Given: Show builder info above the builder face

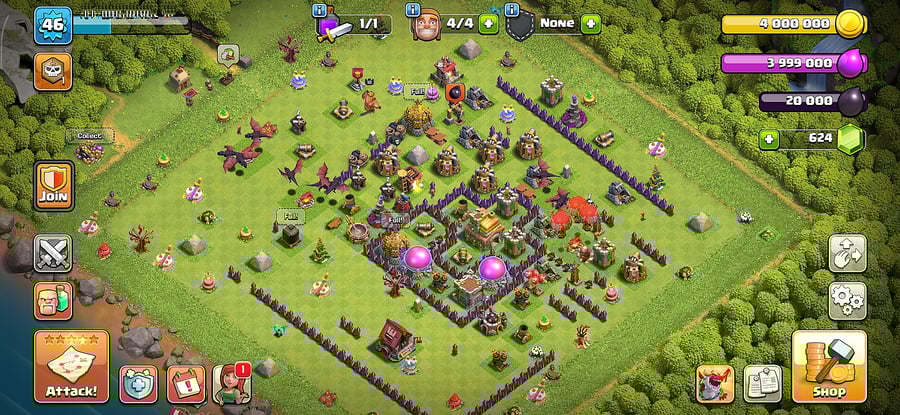Looking at the screenshot, I should point(413,11).
